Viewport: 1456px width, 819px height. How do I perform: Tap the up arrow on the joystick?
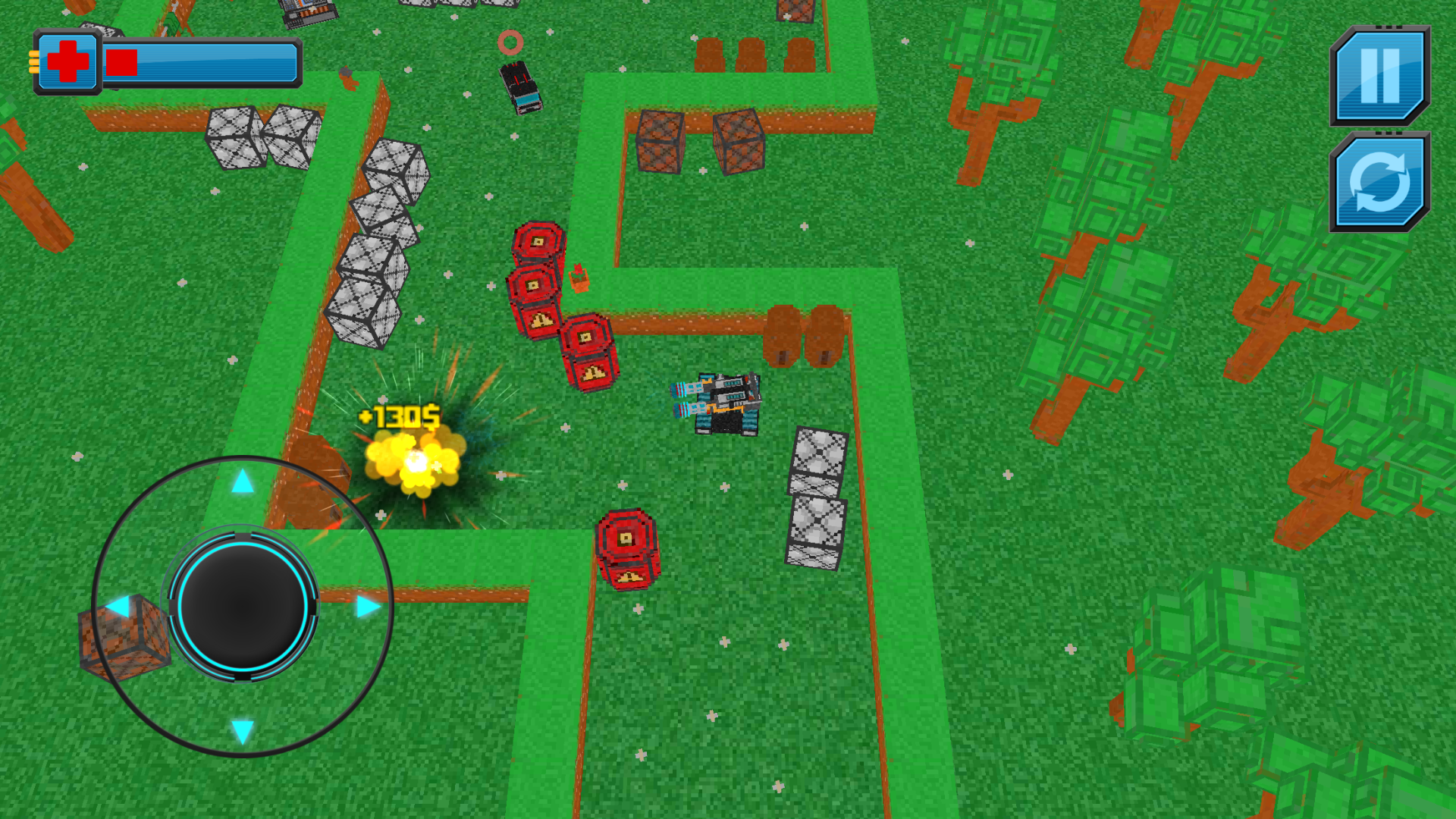pos(241,482)
